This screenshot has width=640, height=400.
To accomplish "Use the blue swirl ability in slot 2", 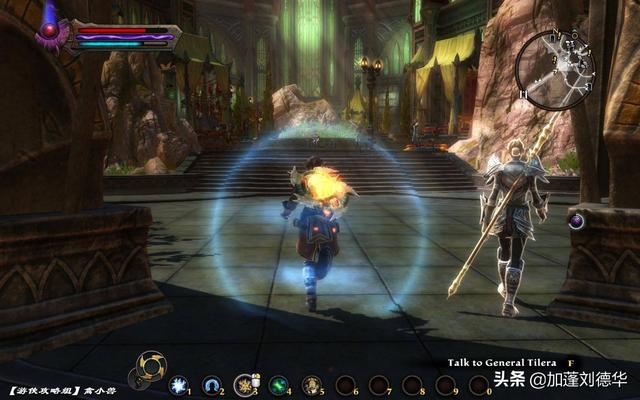I will (211, 383).
